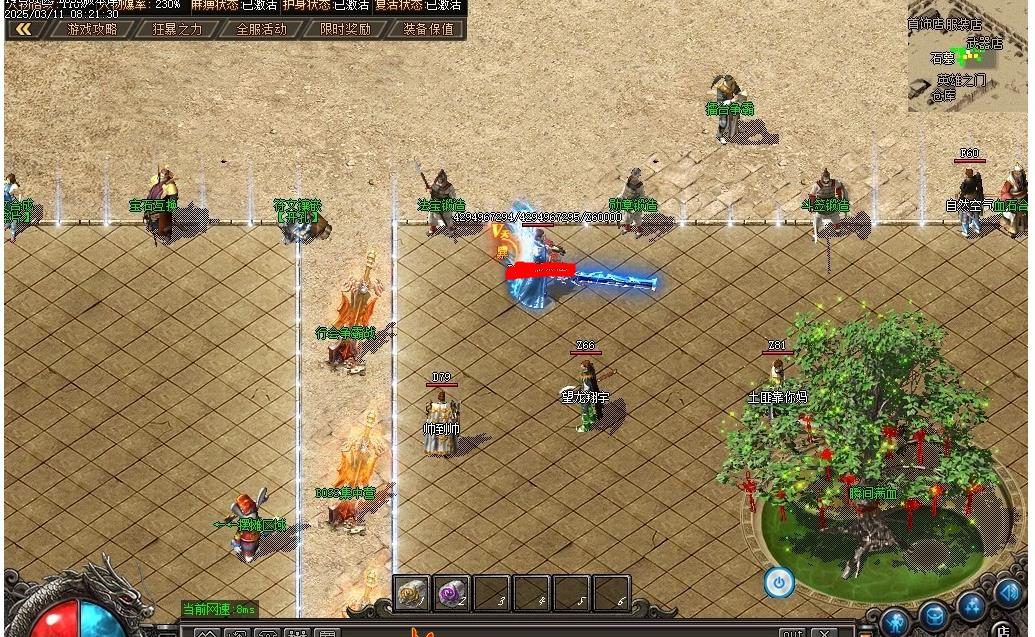Open the 游戏攻略 game guide
Image resolution: width=1035 pixels, height=637 pixels.
(x=92, y=29)
